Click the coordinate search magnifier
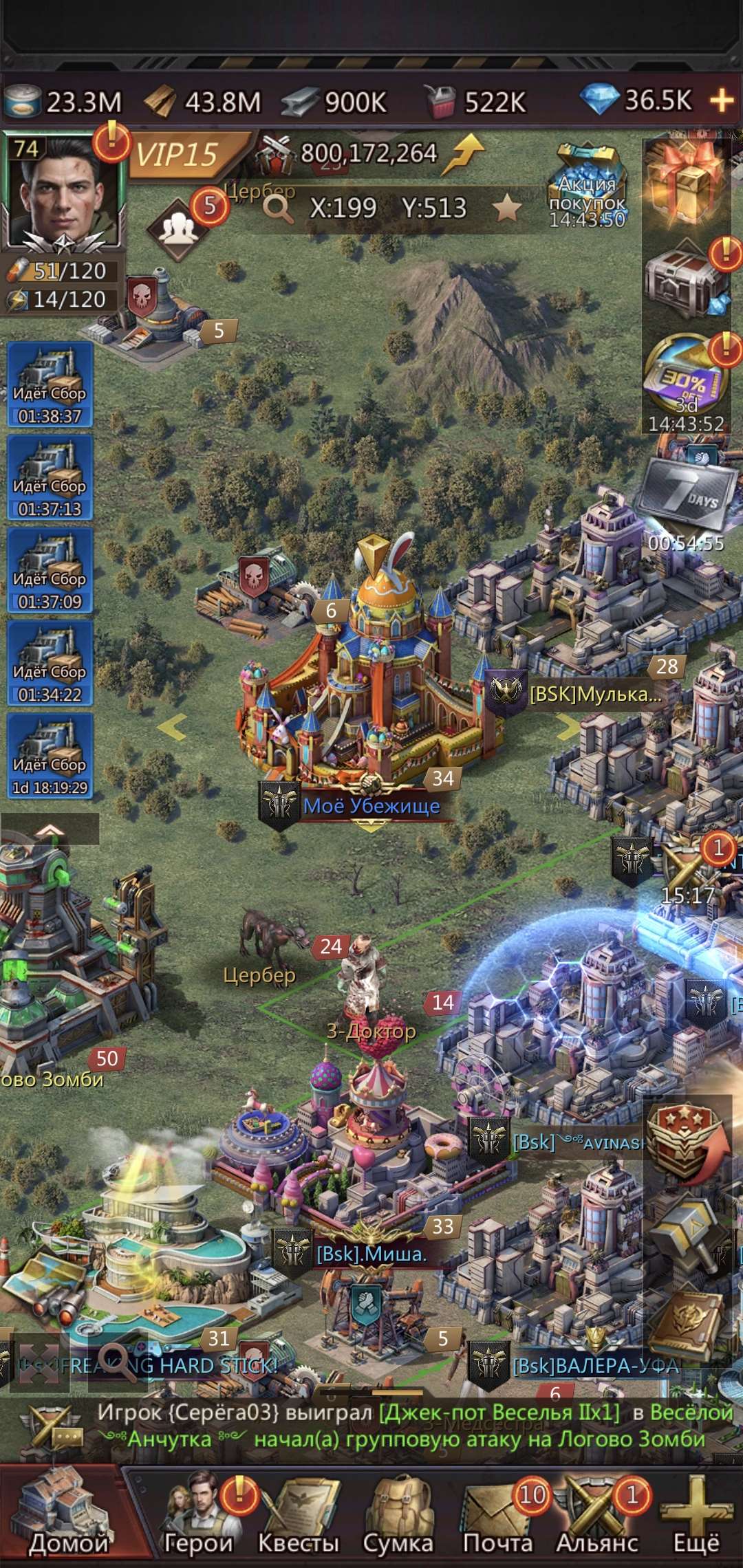 (278, 207)
